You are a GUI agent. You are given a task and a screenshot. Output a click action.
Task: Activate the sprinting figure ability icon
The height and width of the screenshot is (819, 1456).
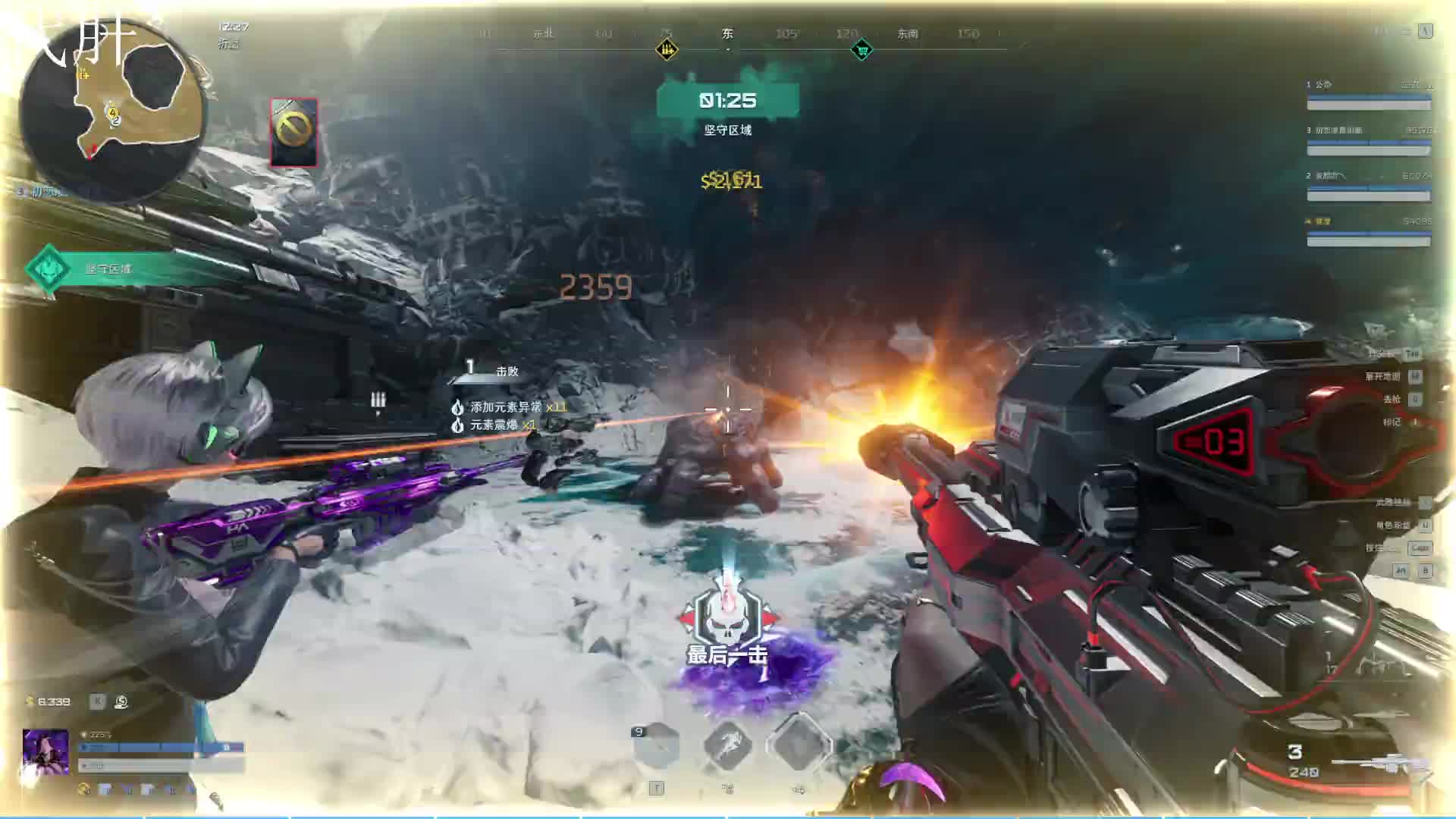(727, 745)
